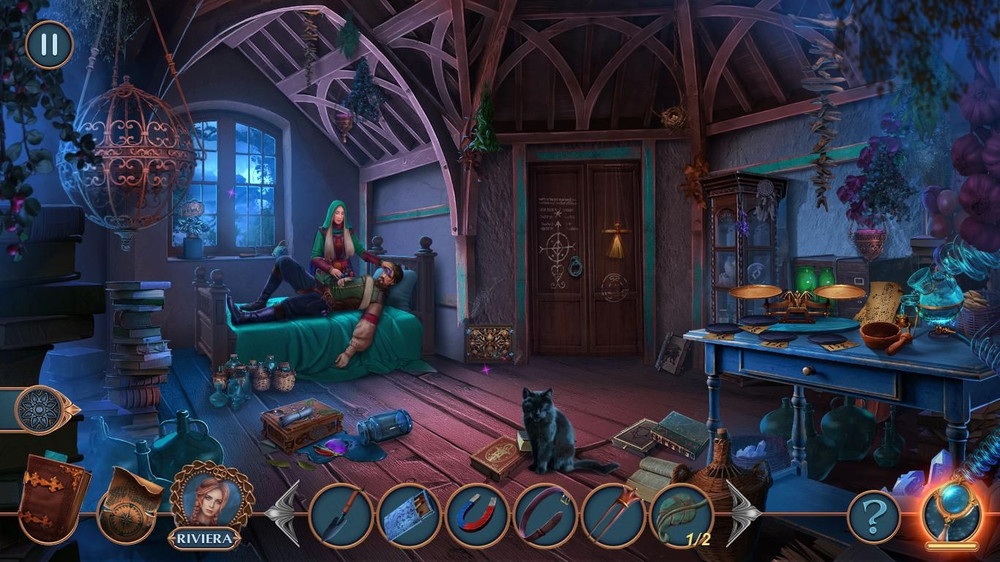Use the question mark hint button
This screenshot has width=1000, height=562.
(x=873, y=517)
